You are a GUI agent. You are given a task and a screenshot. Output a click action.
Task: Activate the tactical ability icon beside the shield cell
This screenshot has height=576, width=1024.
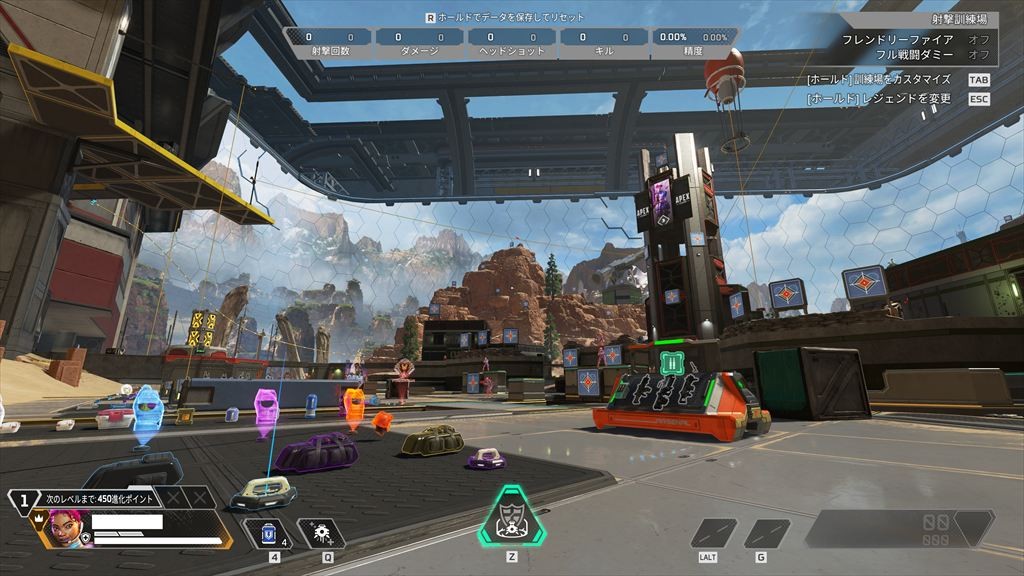321,533
